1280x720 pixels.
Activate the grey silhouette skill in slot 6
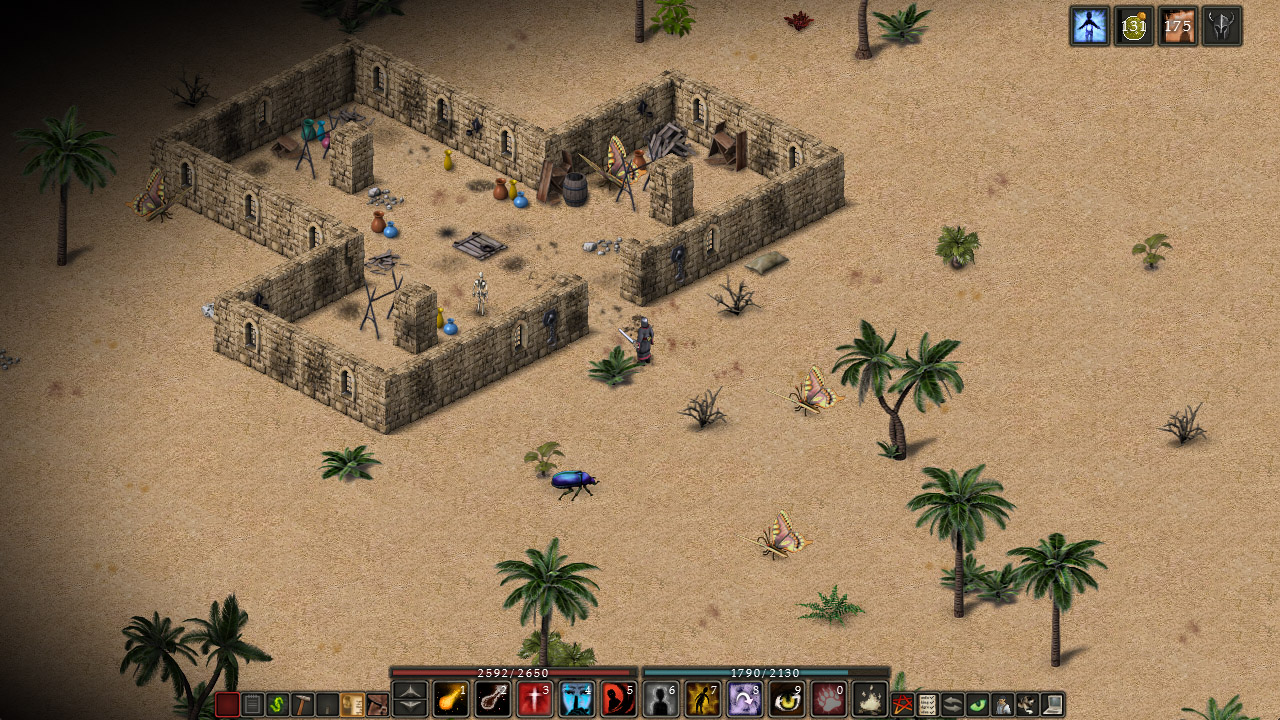click(661, 699)
